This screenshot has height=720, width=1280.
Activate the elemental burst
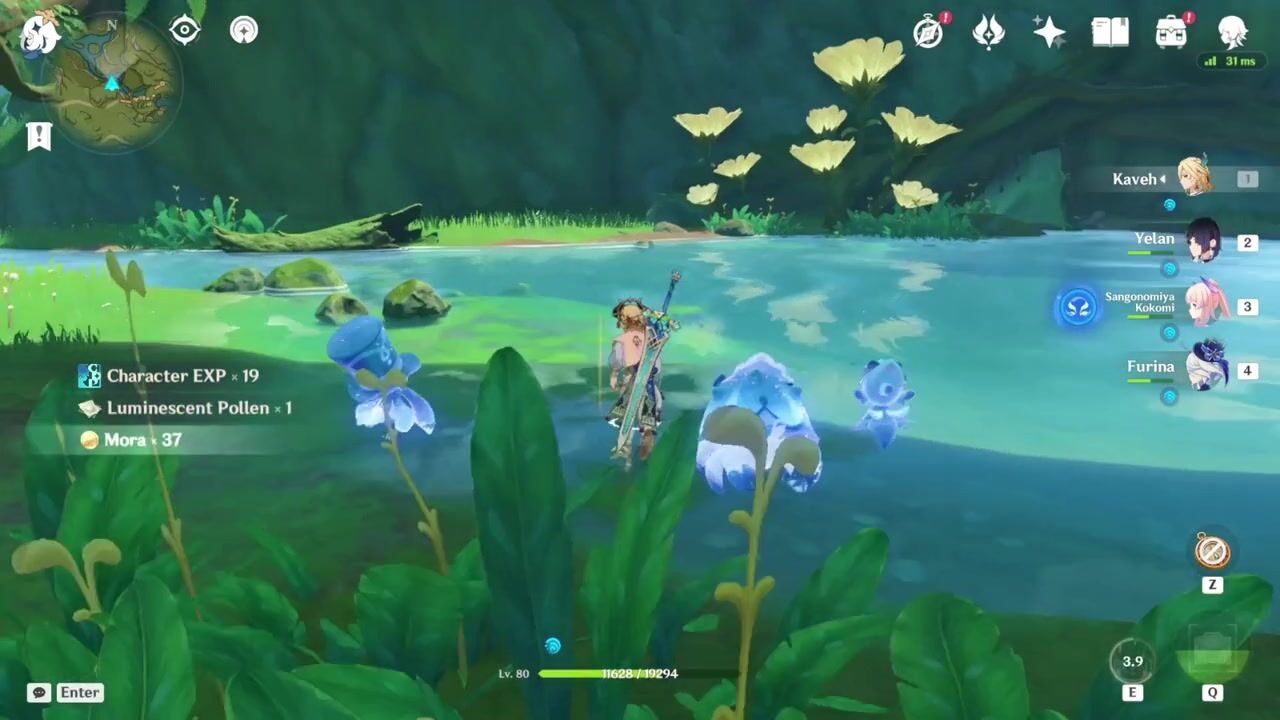[x=1212, y=653]
